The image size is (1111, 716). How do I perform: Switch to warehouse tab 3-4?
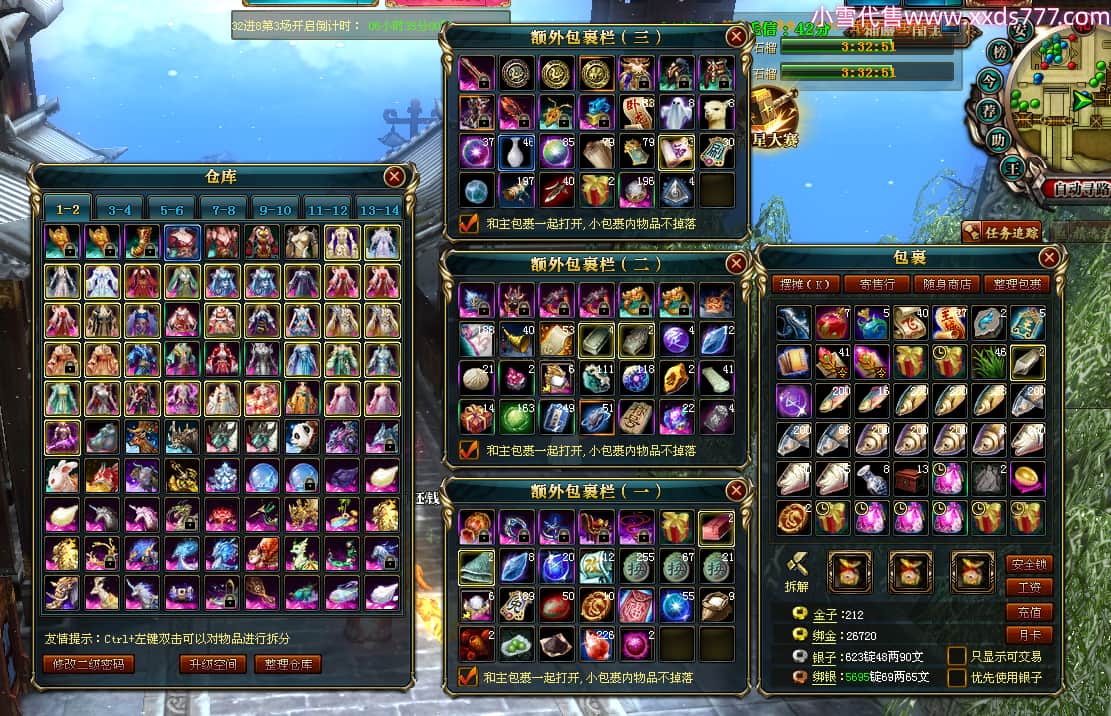tap(120, 210)
